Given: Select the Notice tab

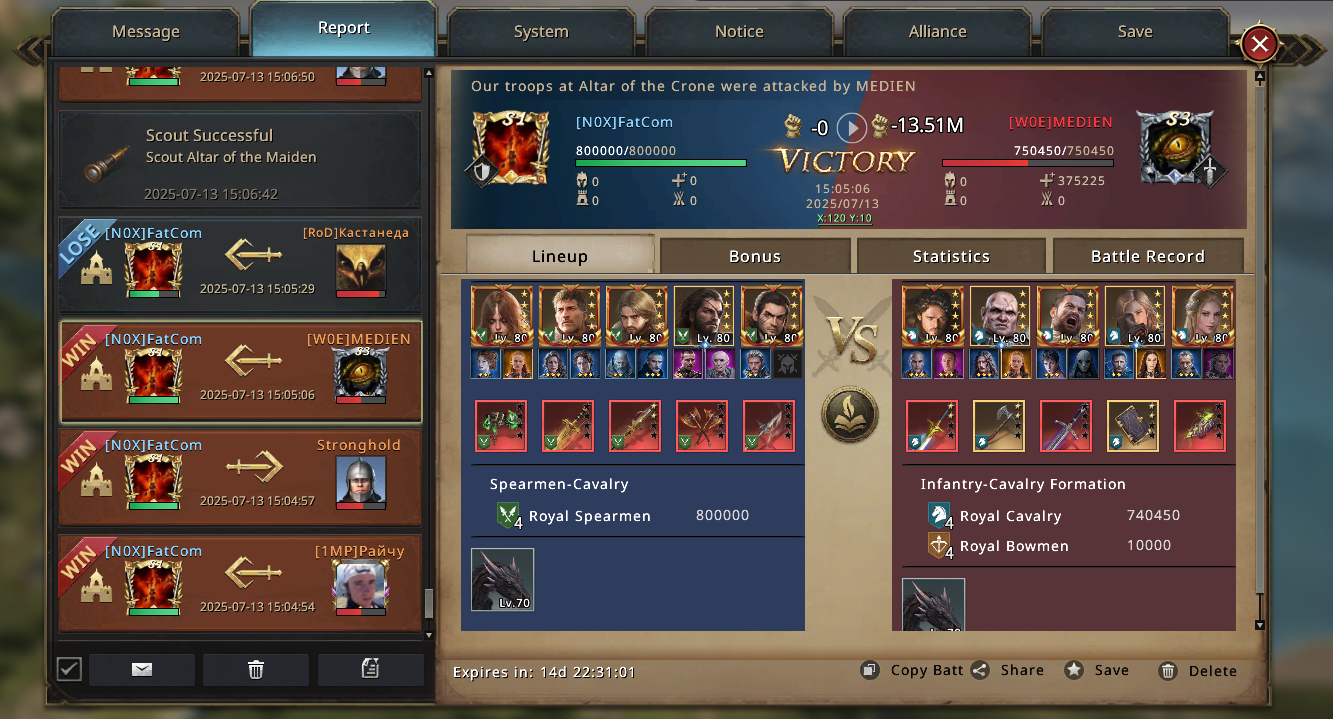Looking at the screenshot, I should (x=739, y=32).
